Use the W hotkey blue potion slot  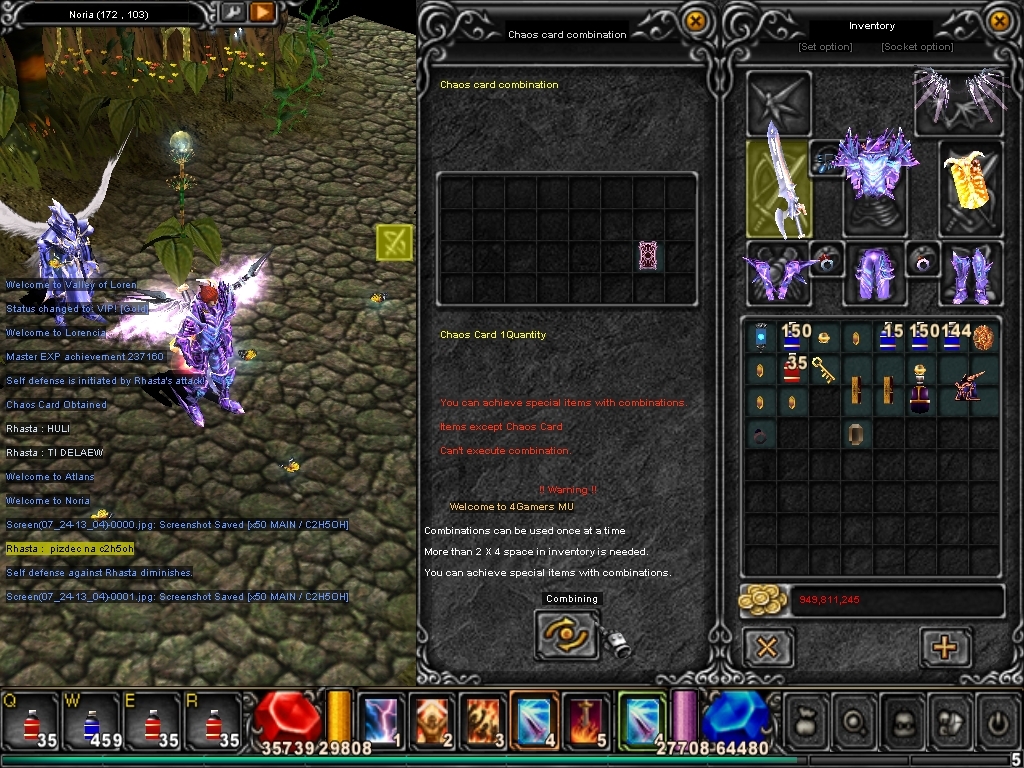click(91, 722)
